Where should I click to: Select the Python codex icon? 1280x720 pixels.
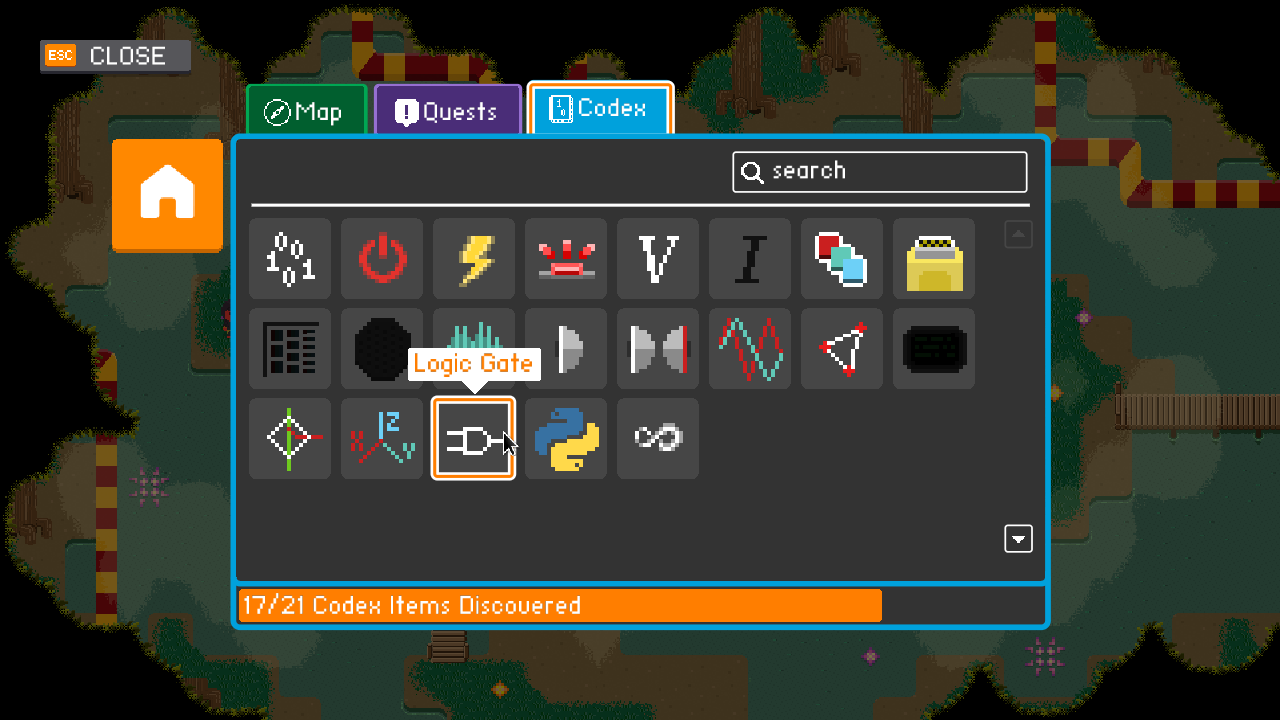tap(565, 438)
